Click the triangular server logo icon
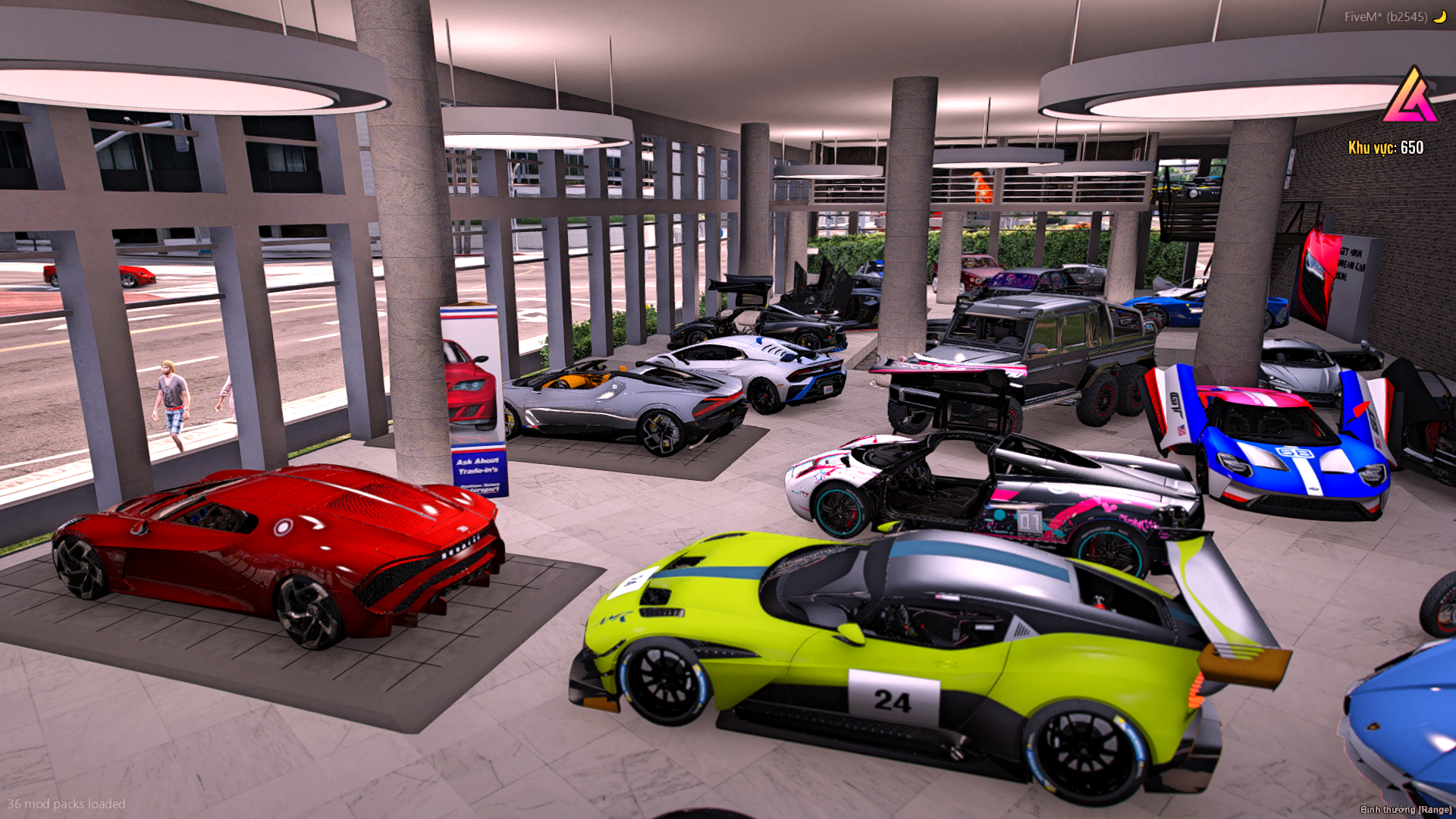Viewport: 1456px width, 819px height. point(1410,96)
